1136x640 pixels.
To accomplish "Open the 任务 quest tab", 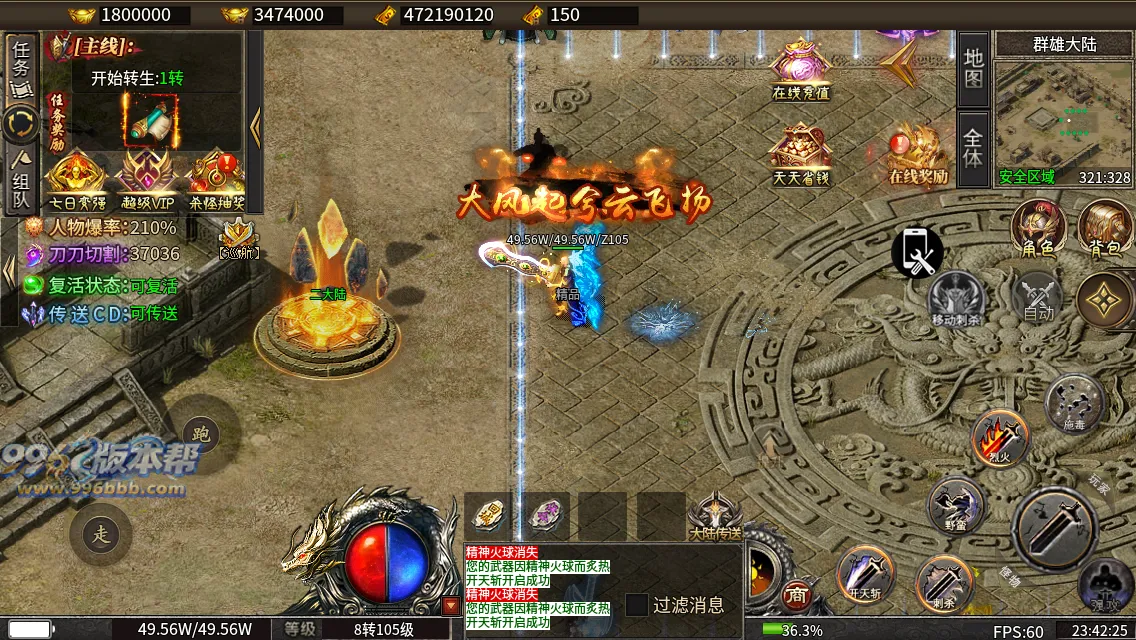I will coord(22,66).
